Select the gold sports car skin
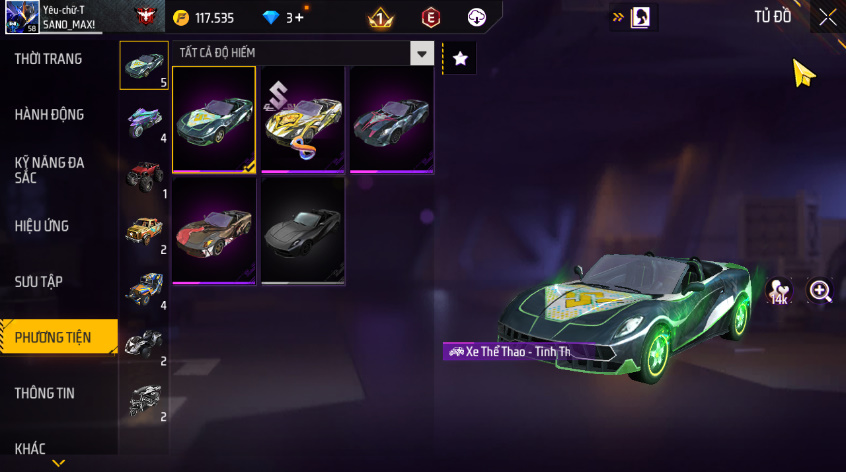Screen dimensions: 846x472 pos(302,120)
